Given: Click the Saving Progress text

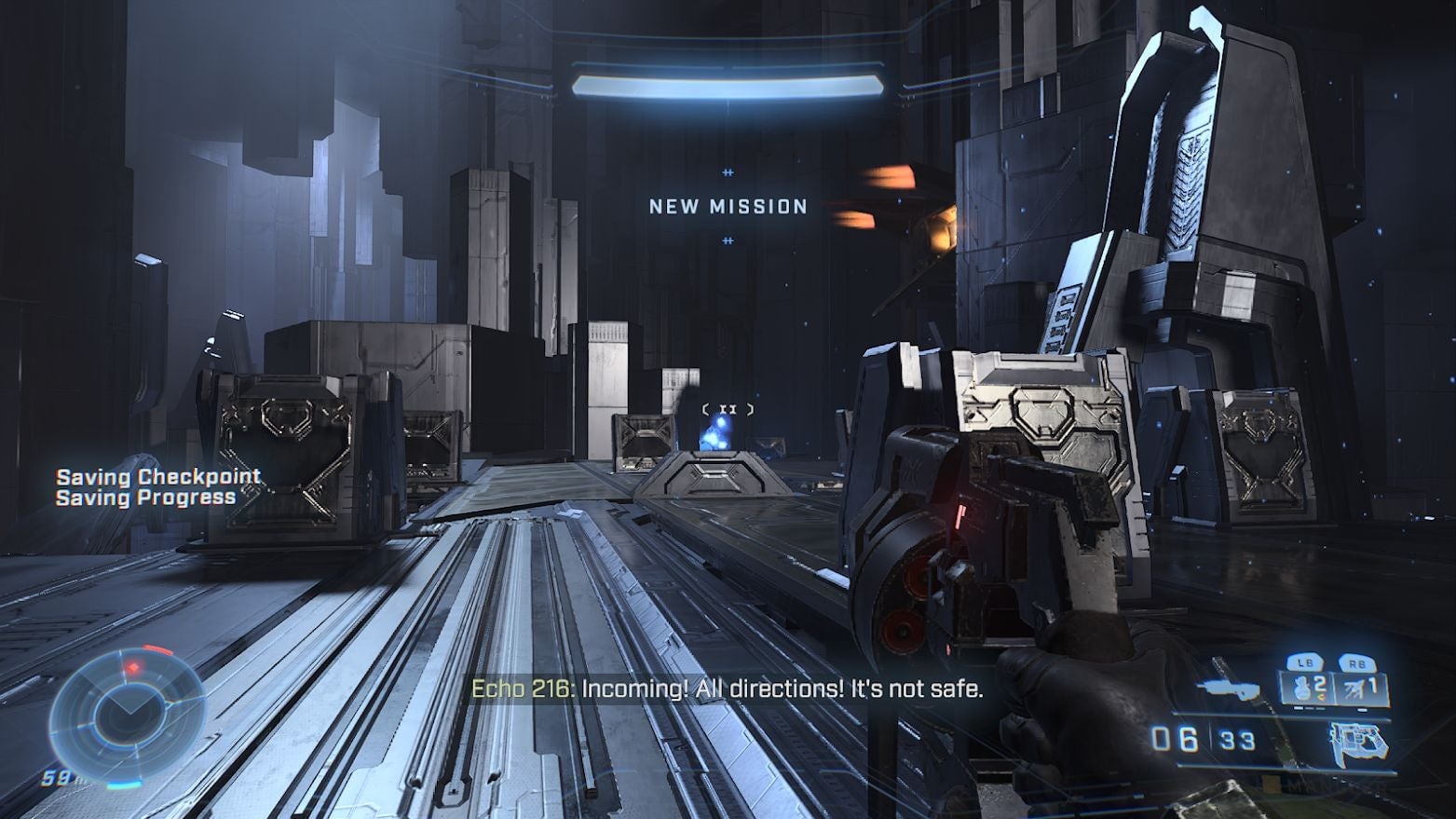Looking at the screenshot, I should tap(148, 497).
